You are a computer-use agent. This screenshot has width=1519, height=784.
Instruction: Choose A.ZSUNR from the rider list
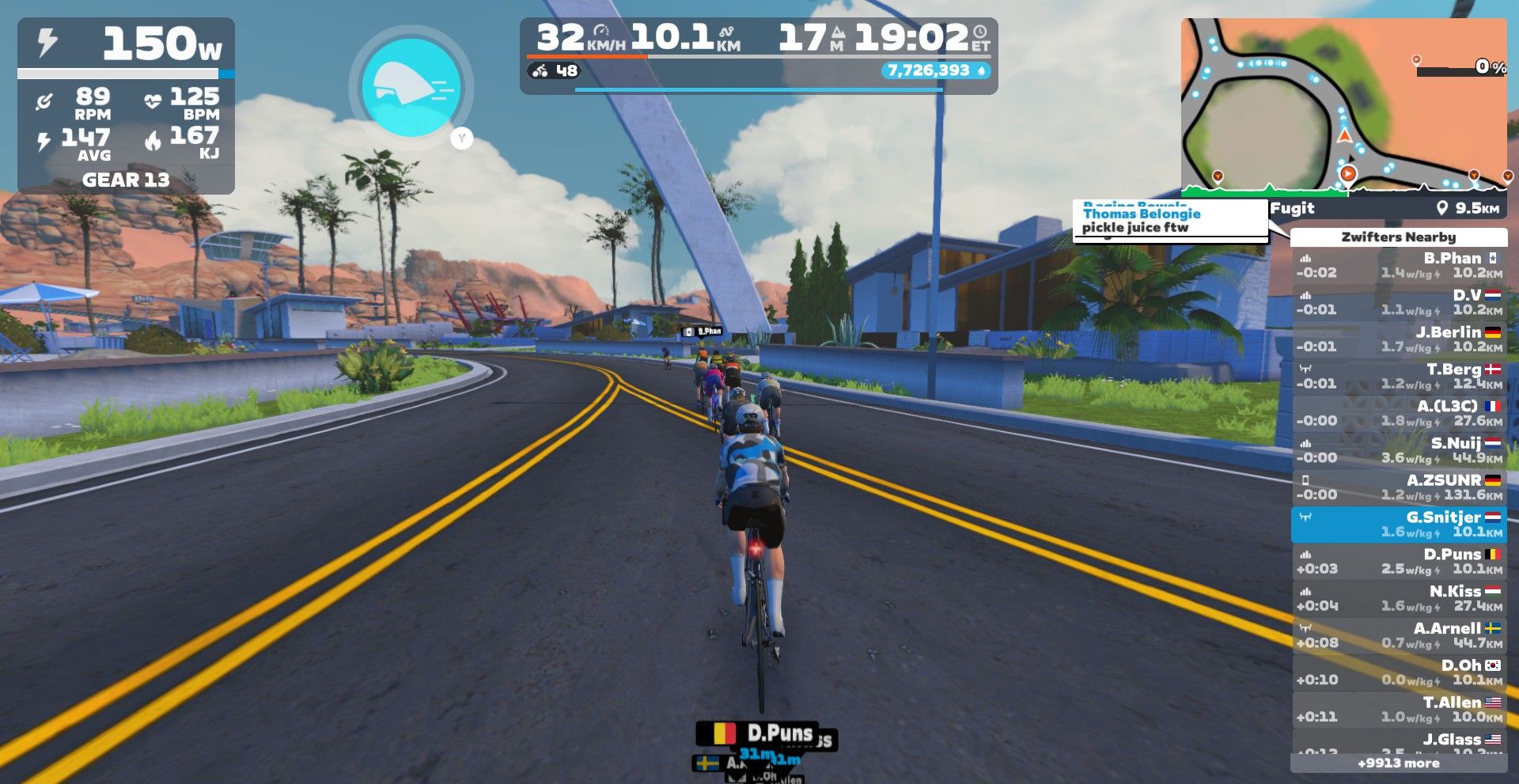pos(1398,487)
